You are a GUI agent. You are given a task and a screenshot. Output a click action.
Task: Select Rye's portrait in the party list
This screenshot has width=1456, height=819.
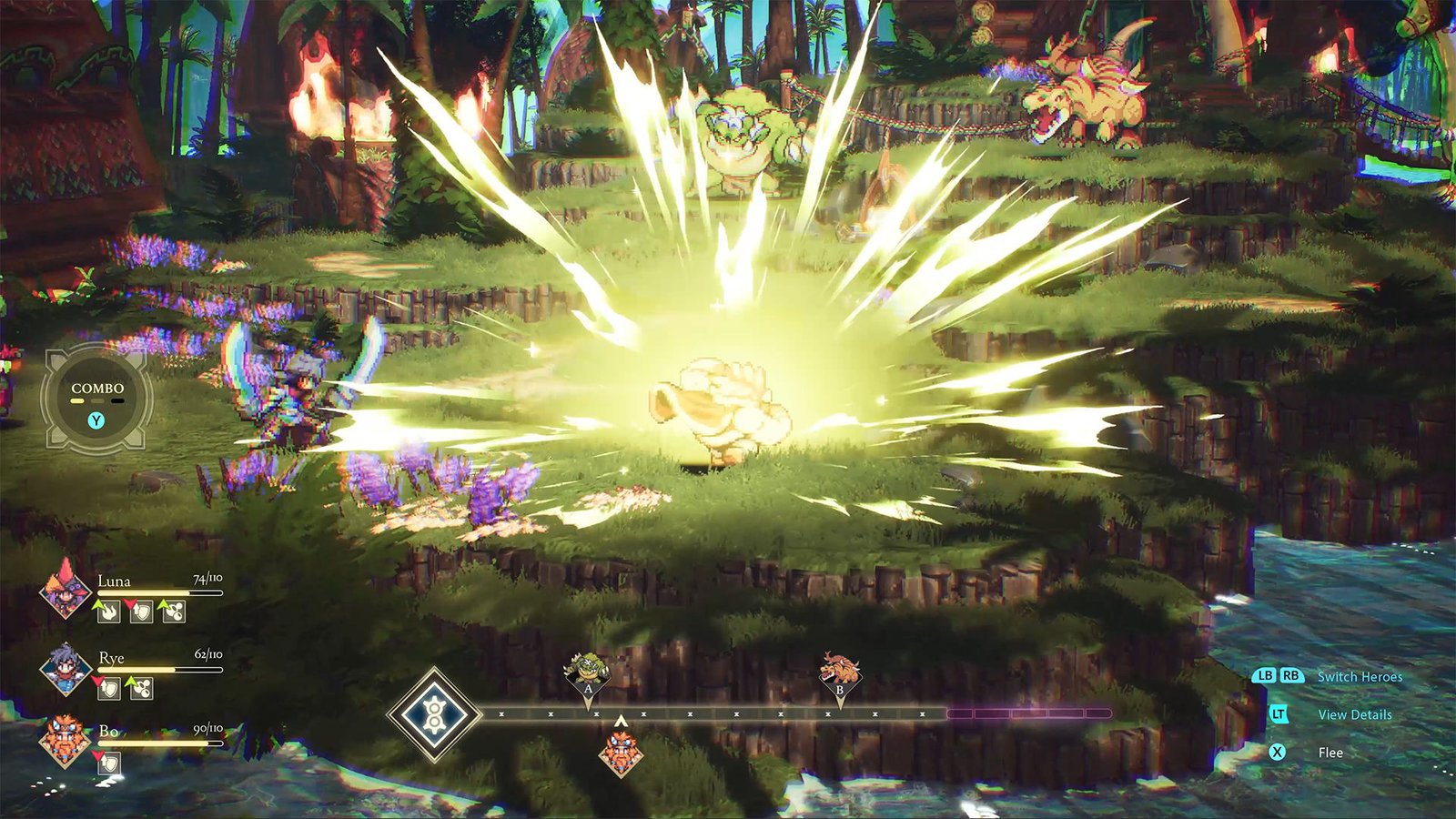[65, 668]
